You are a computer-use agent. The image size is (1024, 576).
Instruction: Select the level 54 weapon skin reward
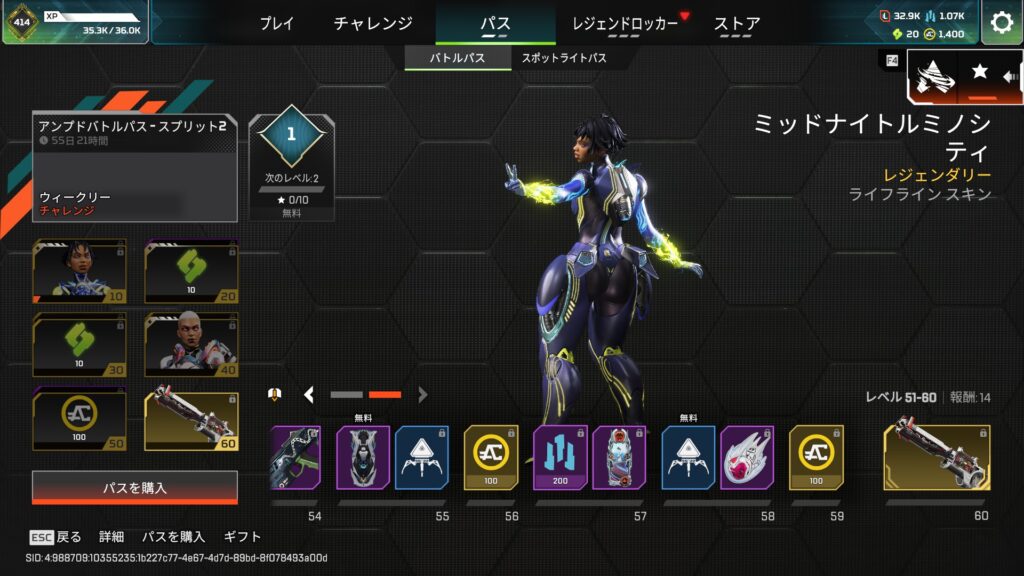pyautogui.click(x=295, y=457)
